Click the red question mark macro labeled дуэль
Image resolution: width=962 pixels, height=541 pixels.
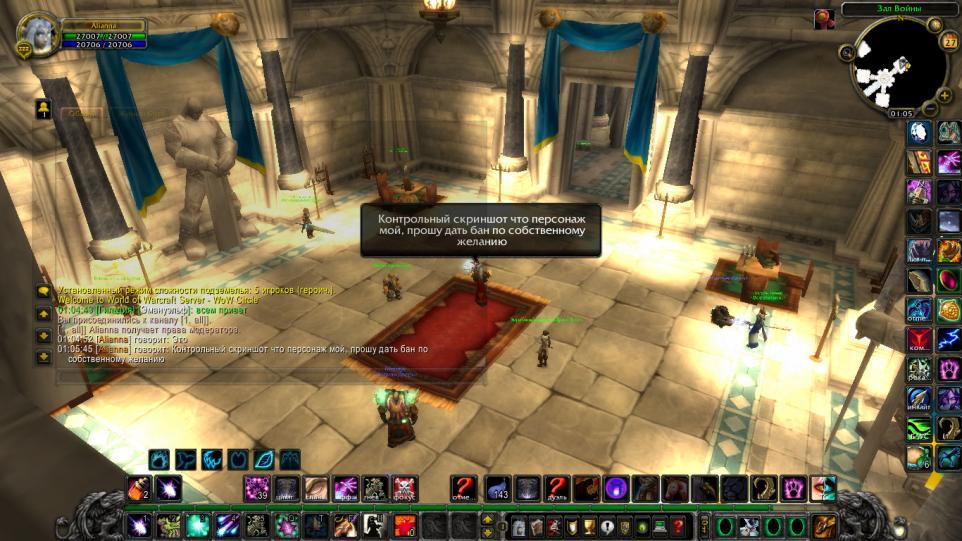click(557, 488)
